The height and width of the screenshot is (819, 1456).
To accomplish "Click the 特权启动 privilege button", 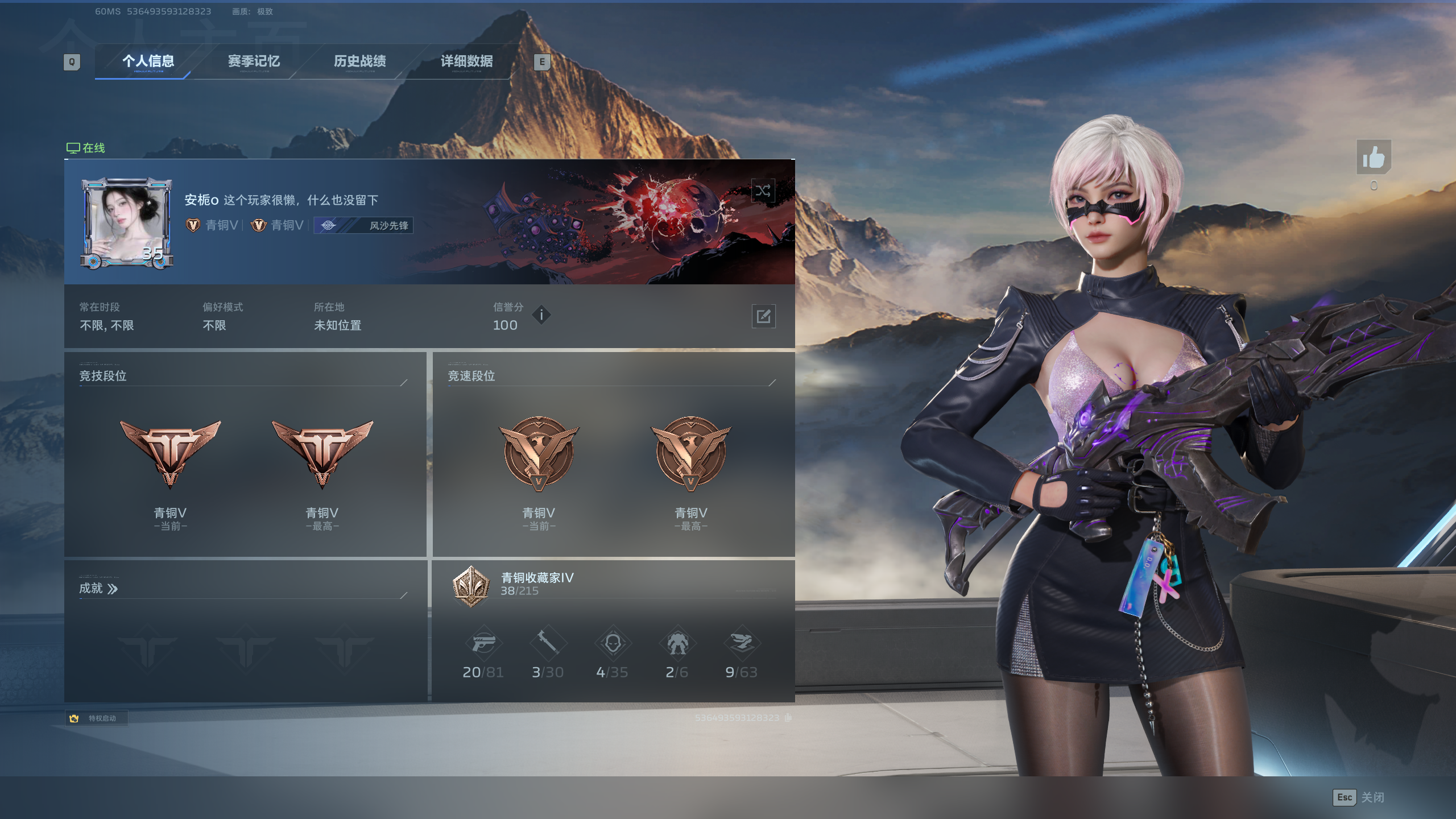I will [96, 718].
